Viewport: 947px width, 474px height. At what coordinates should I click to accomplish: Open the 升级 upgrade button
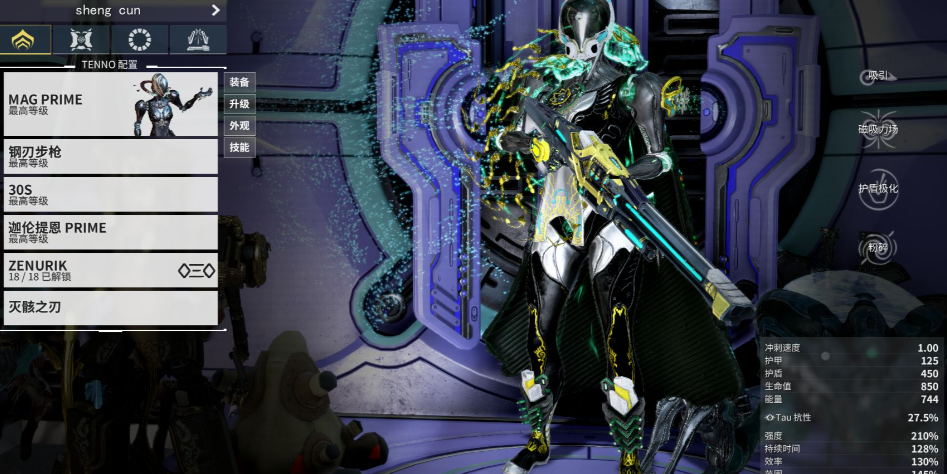click(x=239, y=104)
